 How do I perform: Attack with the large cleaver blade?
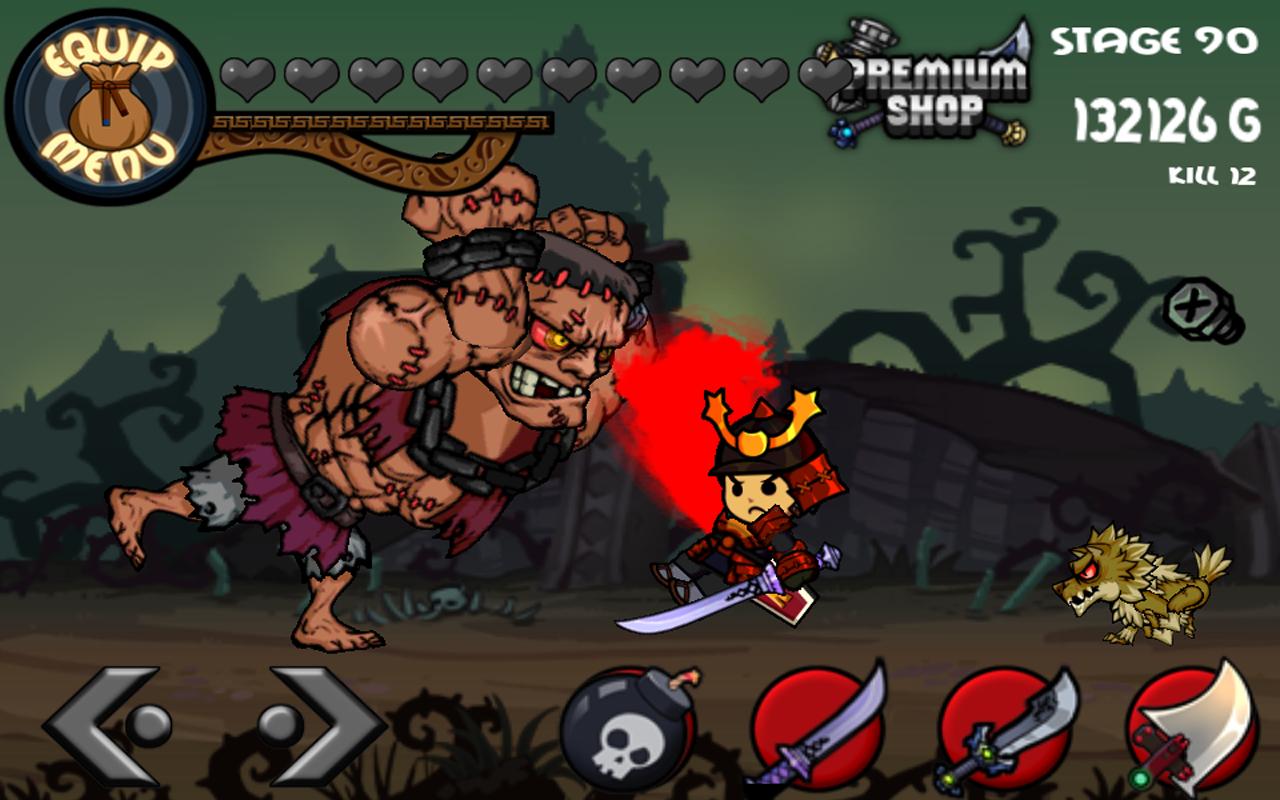pyautogui.click(x=1192, y=730)
